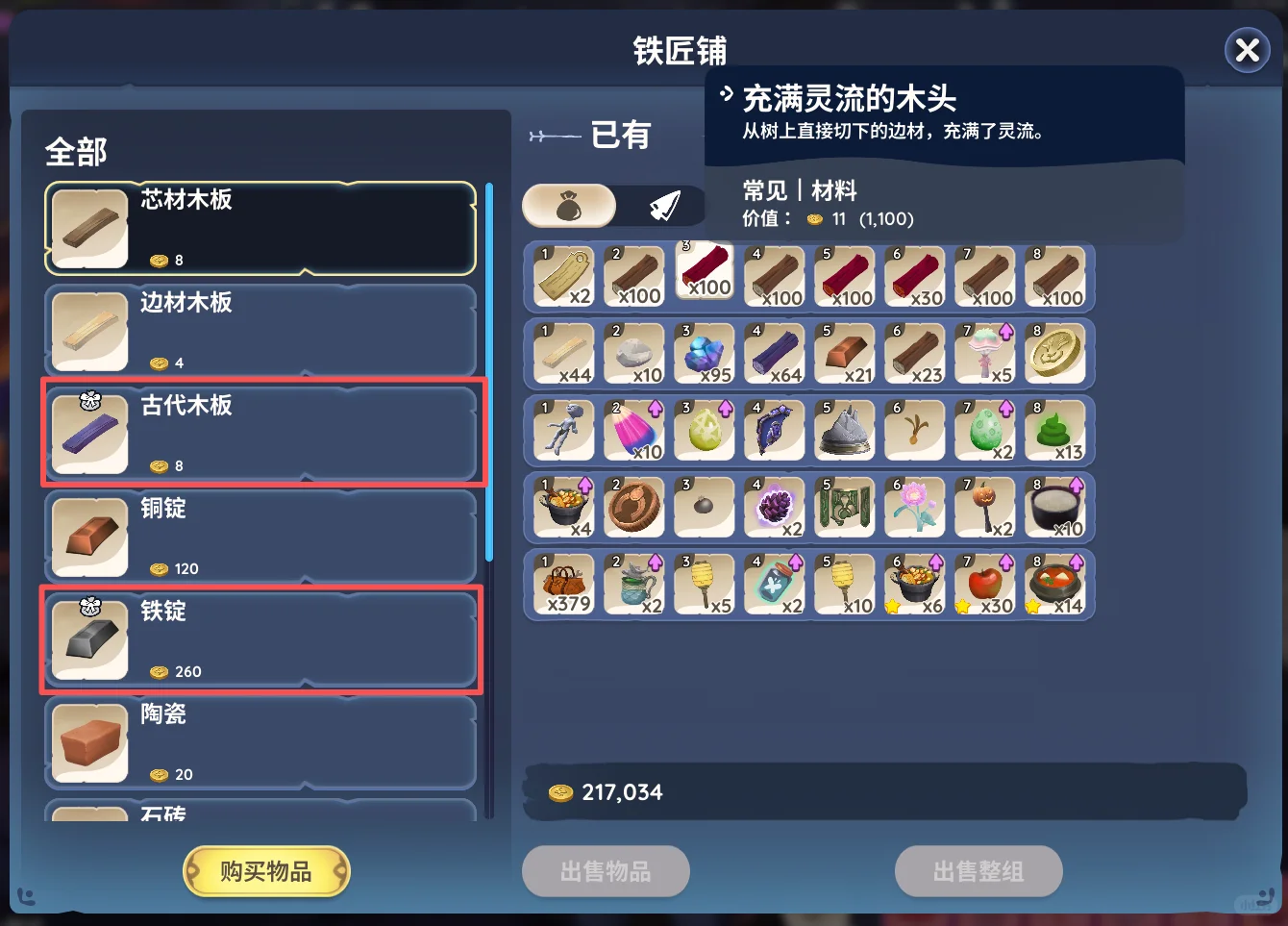Select the cooking pot item x4
This screenshot has width=1288, height=926.
point(562,507)
